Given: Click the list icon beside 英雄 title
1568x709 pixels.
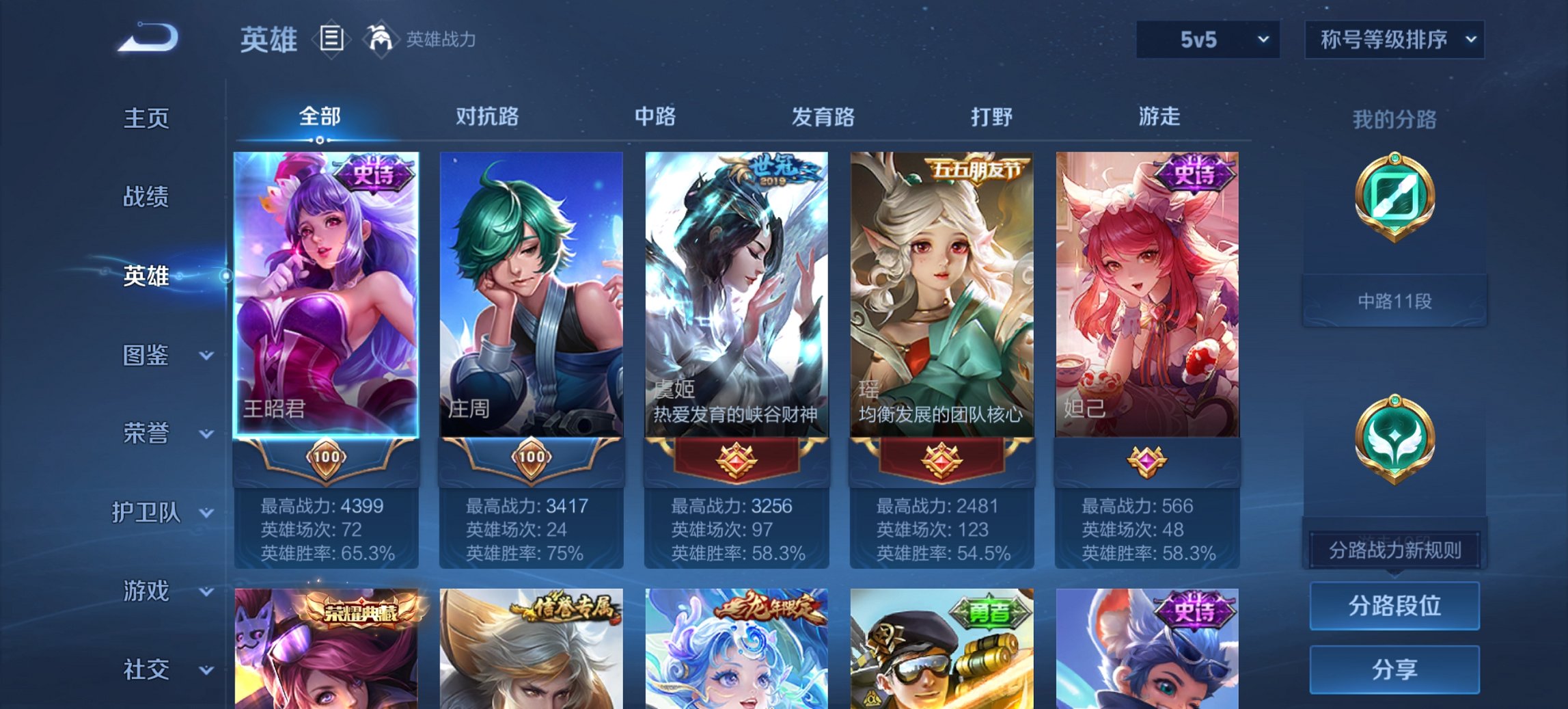Looking at the screenshot, I should click(330, 40).
